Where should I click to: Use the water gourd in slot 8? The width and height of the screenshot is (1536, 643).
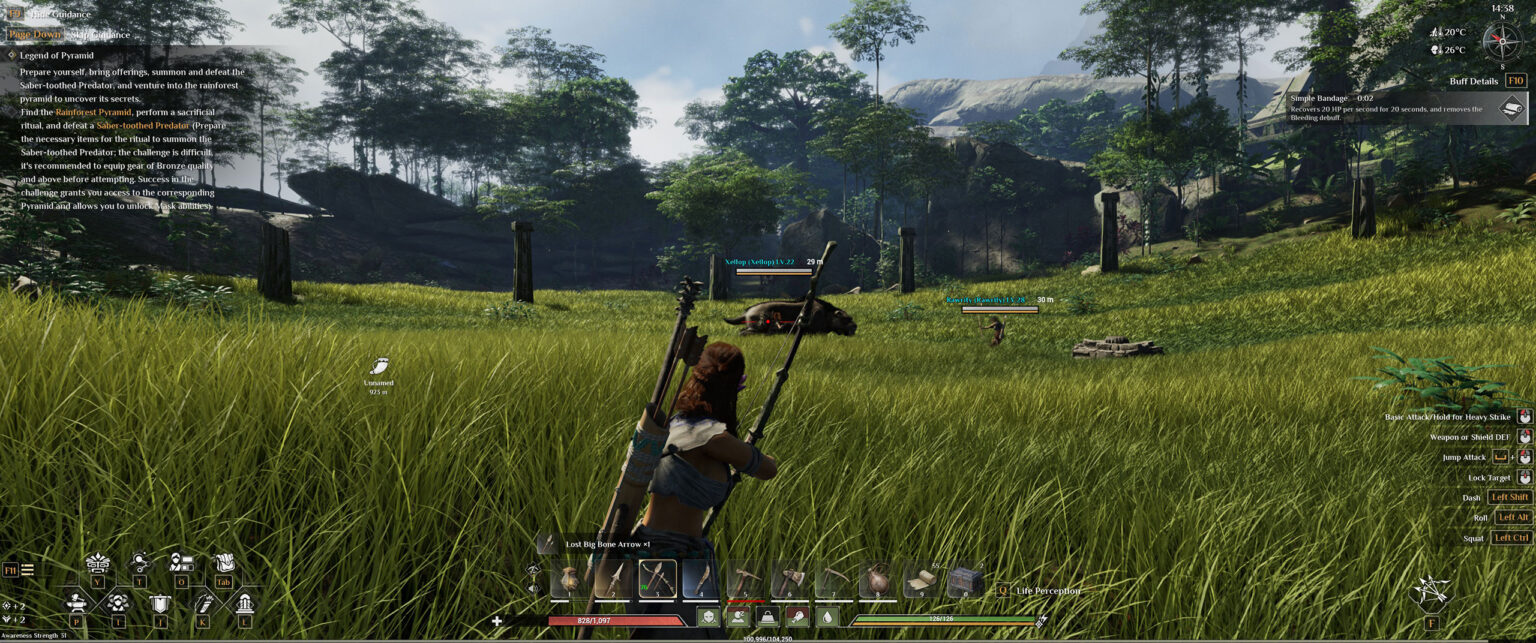pos(877,580)
